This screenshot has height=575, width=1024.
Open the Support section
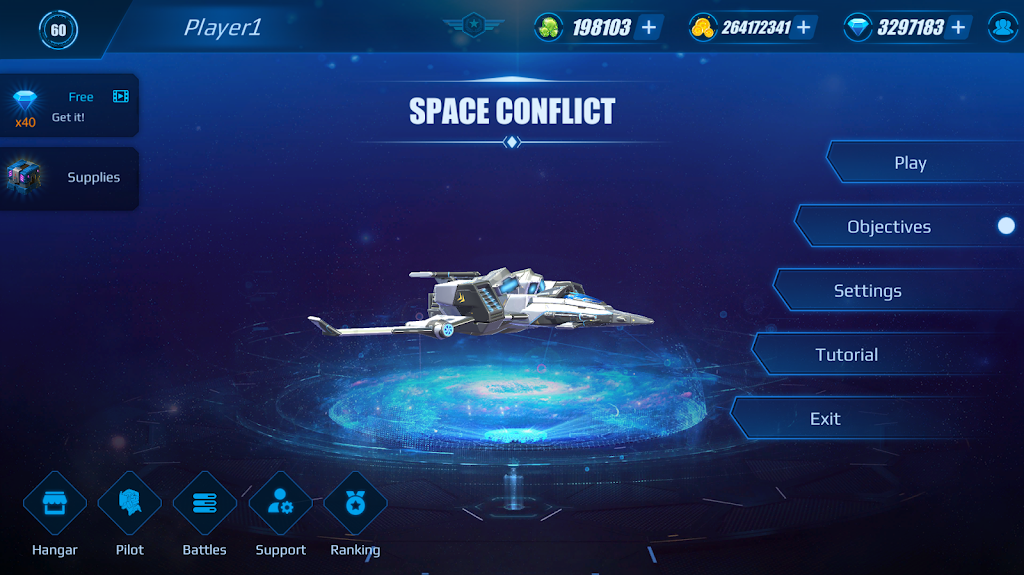280,503
